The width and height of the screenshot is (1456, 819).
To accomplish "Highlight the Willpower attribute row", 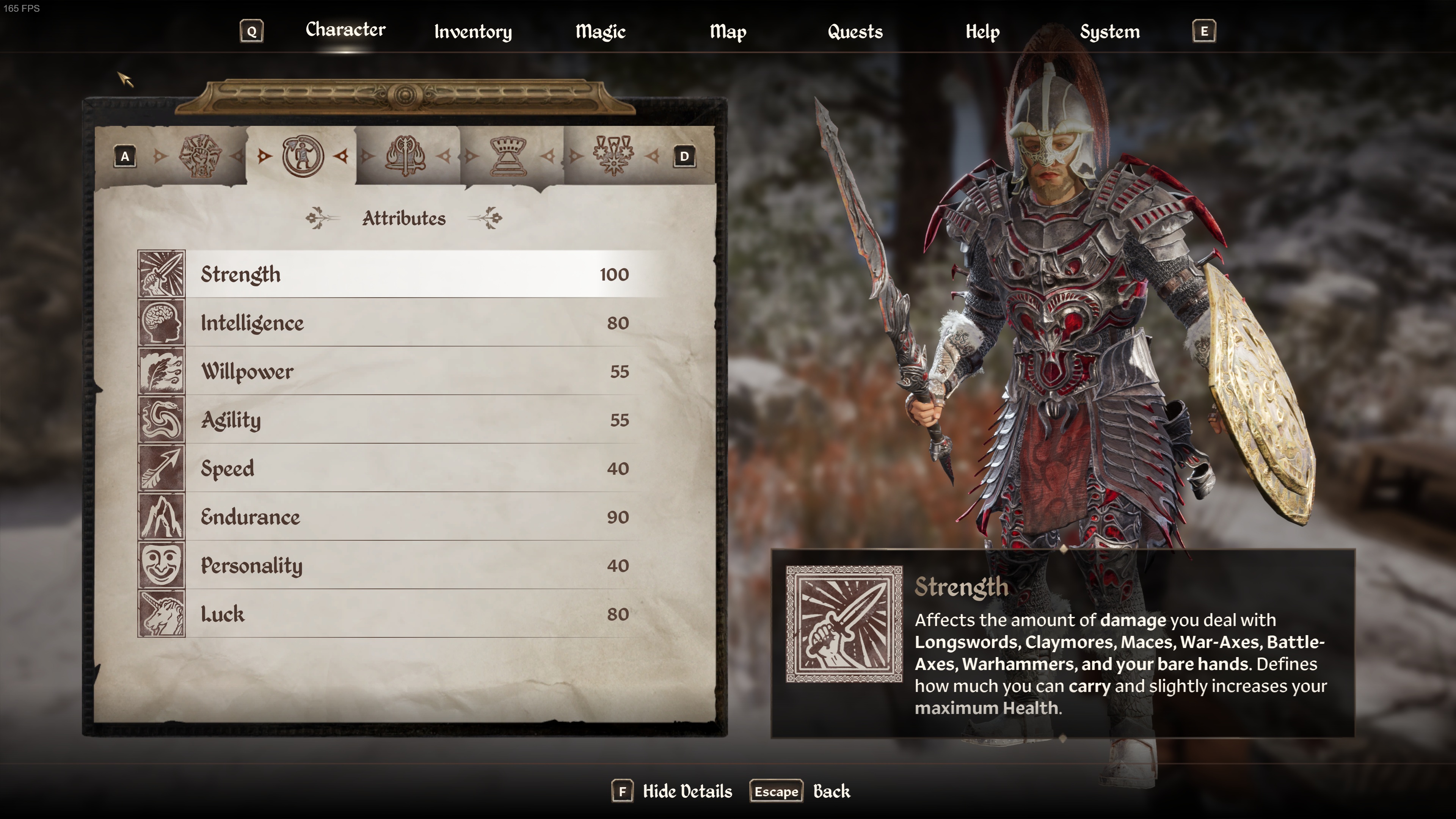I will (x=414, y=371).
